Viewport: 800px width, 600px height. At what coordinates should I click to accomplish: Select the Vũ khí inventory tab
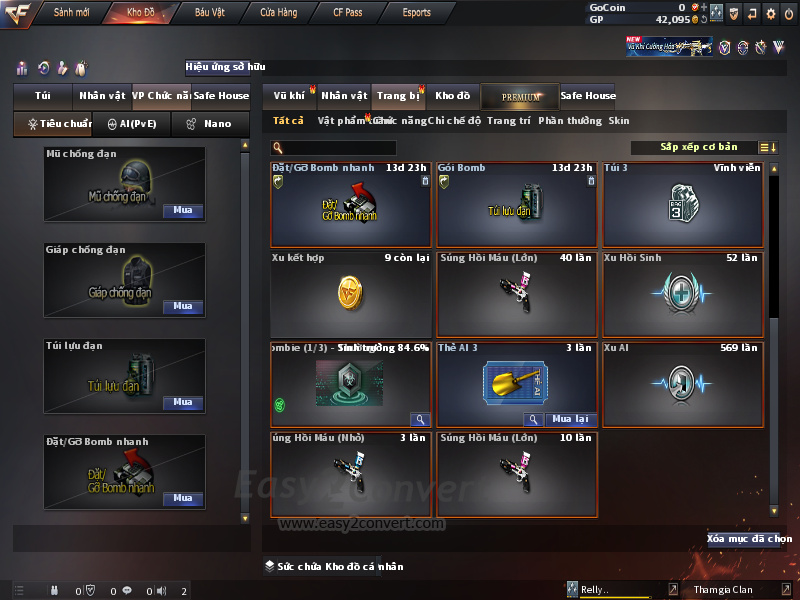[290, 96]
